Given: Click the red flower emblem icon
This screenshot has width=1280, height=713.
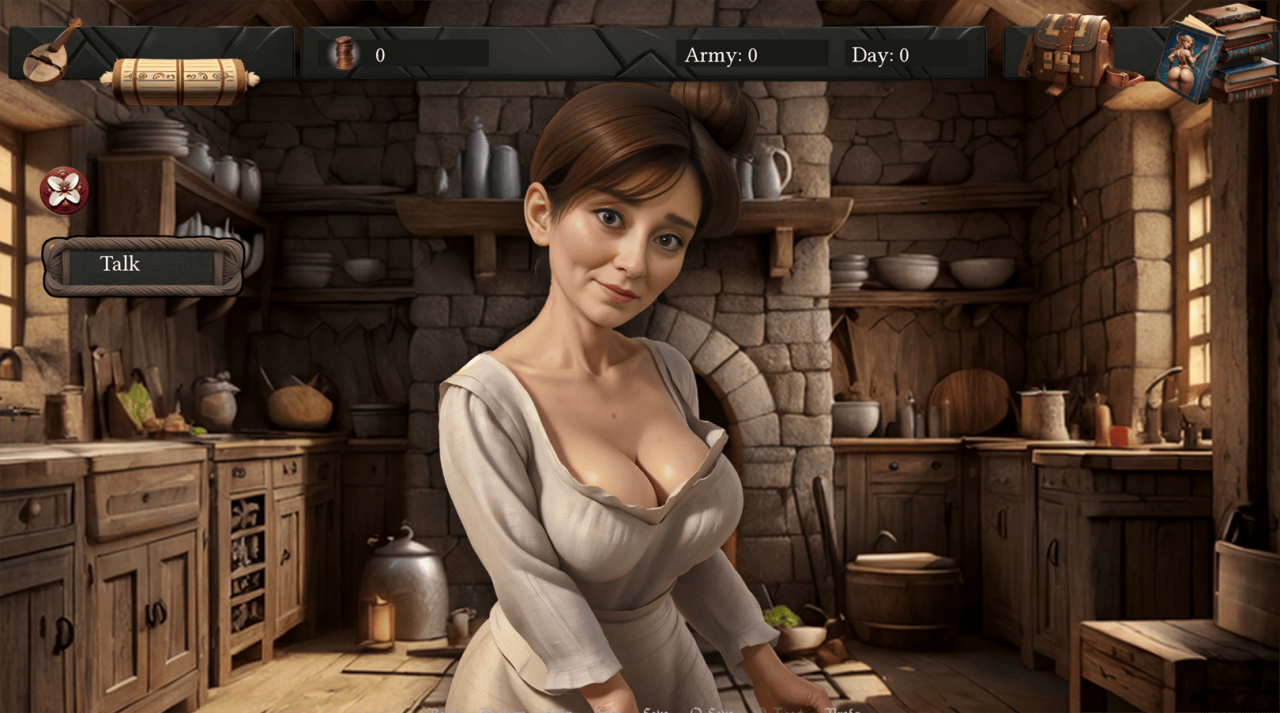Looking at the screenshot, I should (64, 190).
